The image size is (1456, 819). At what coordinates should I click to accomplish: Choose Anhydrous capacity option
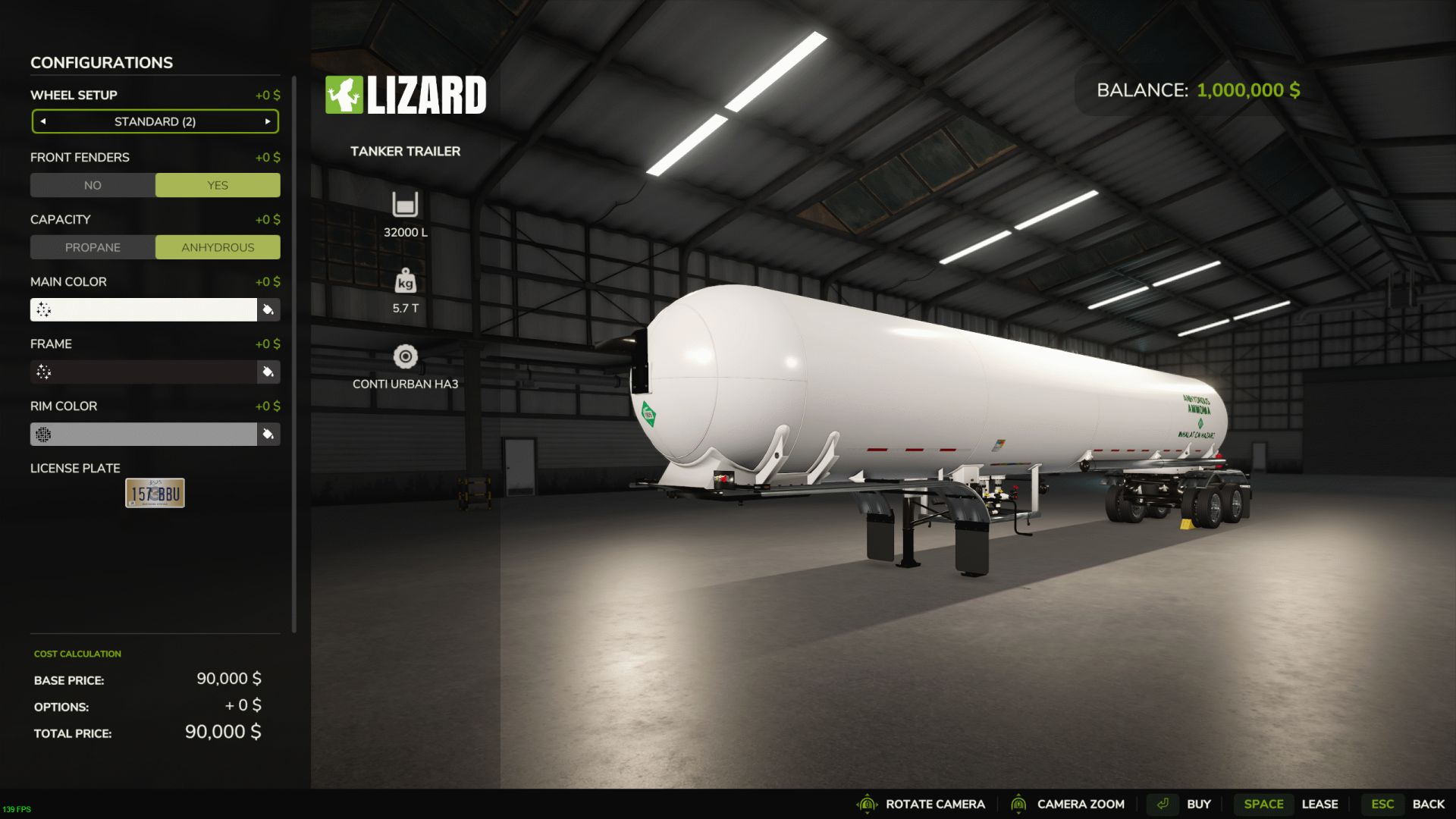(218, 247)
